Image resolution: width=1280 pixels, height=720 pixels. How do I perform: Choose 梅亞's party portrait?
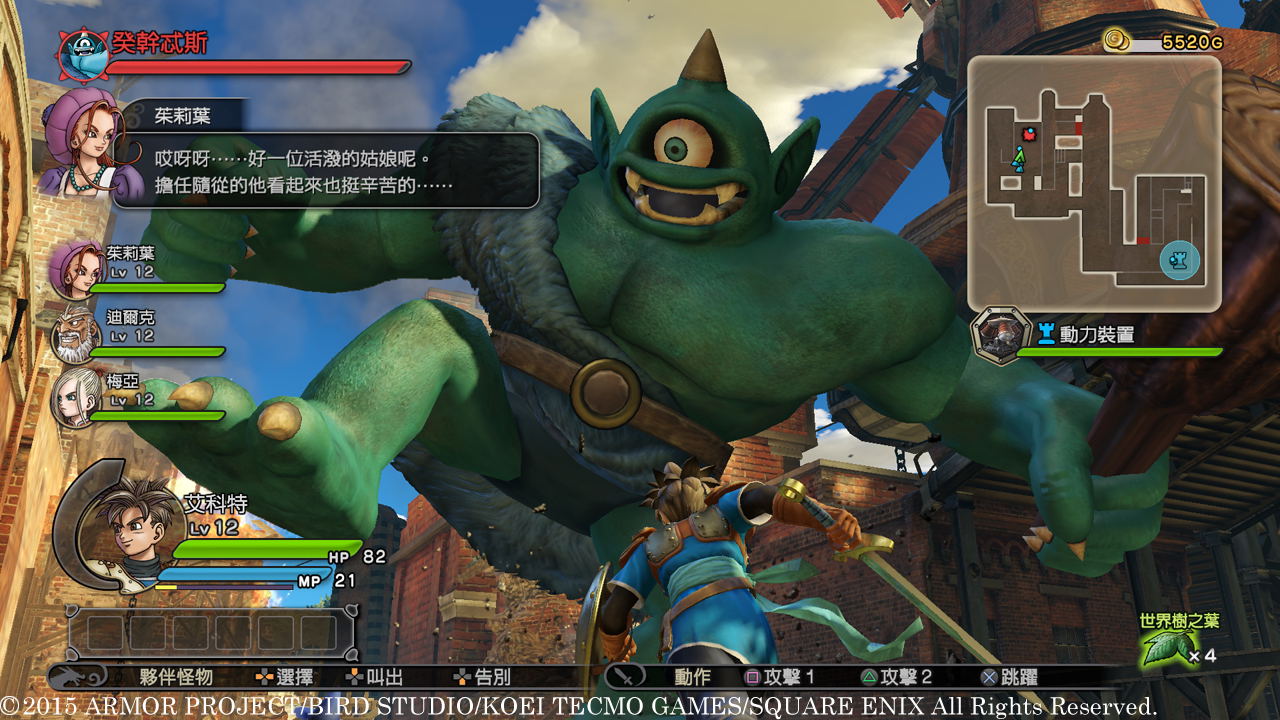[x=76, y=396]
